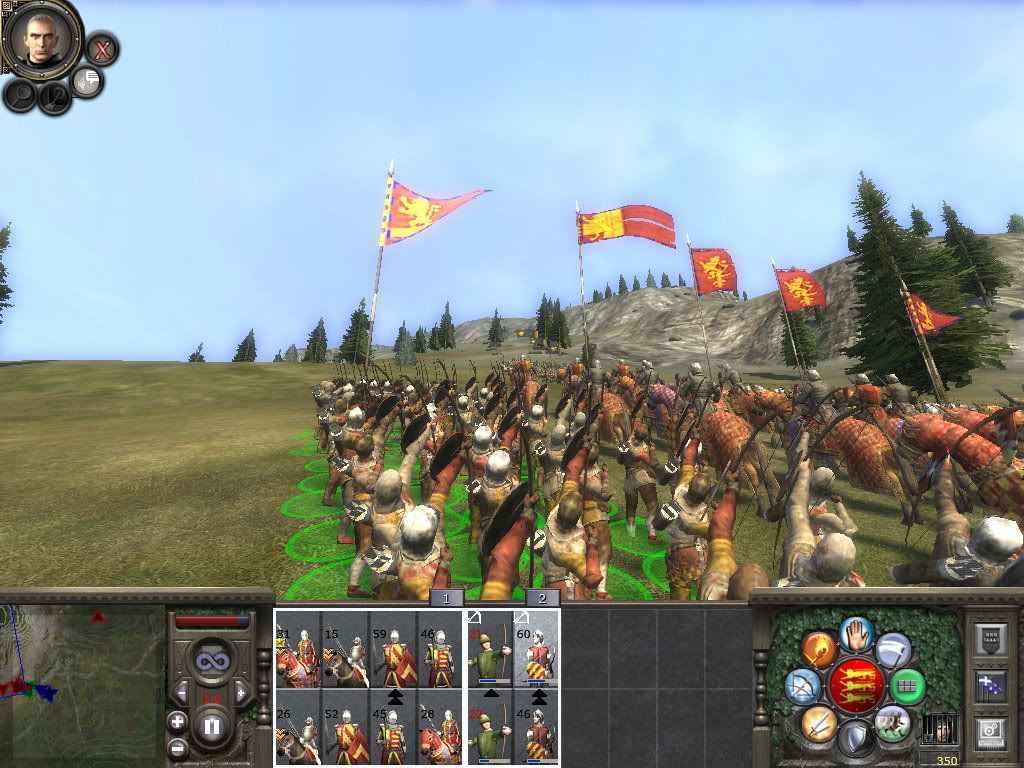This screenshot has width=1024, height=768.
Task: Switch to unit group 1 tab
Action: pyautogui.click(x=447, y=598)
